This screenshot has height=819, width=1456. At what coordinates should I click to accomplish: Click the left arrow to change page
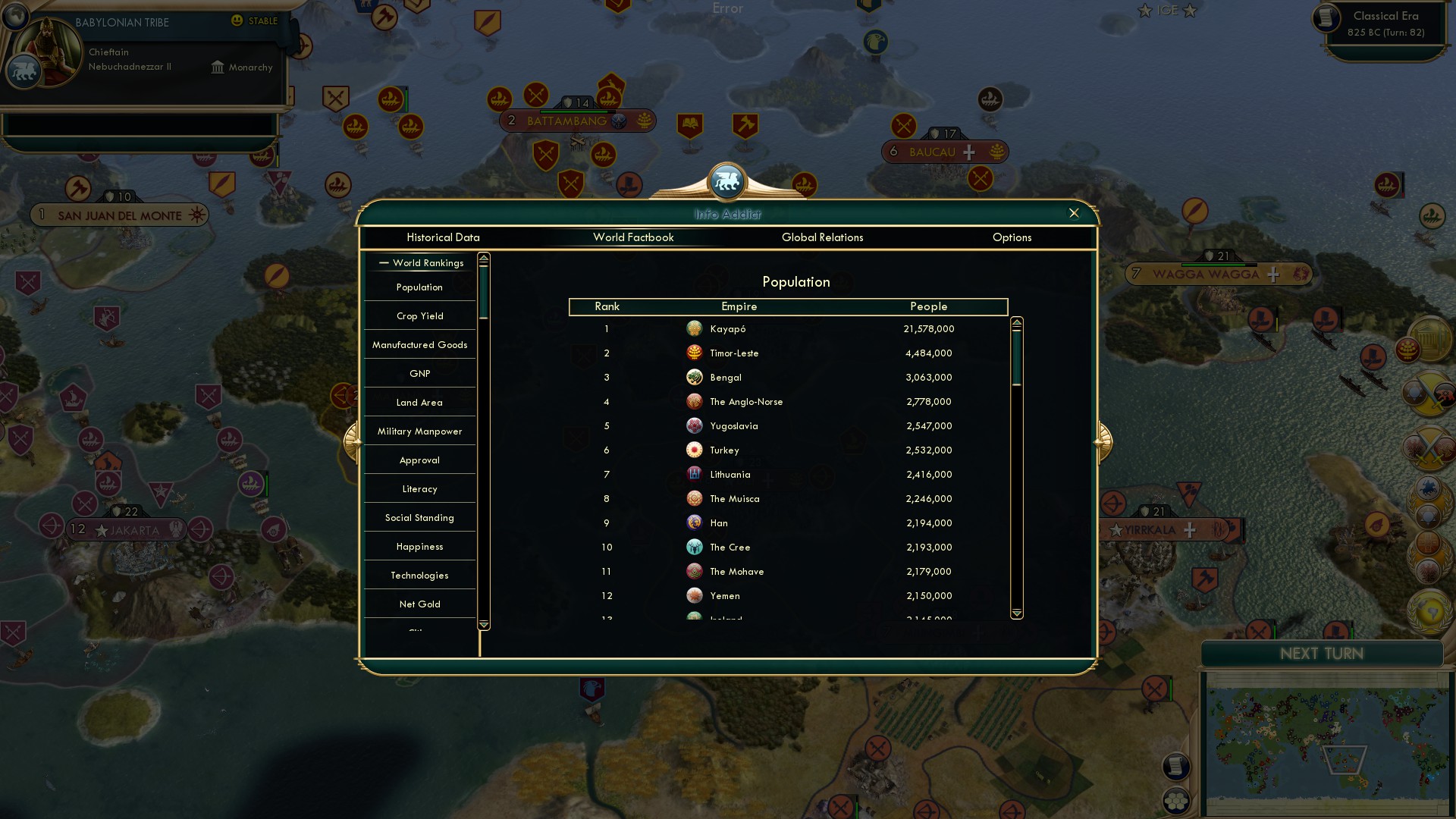point(351,441)
